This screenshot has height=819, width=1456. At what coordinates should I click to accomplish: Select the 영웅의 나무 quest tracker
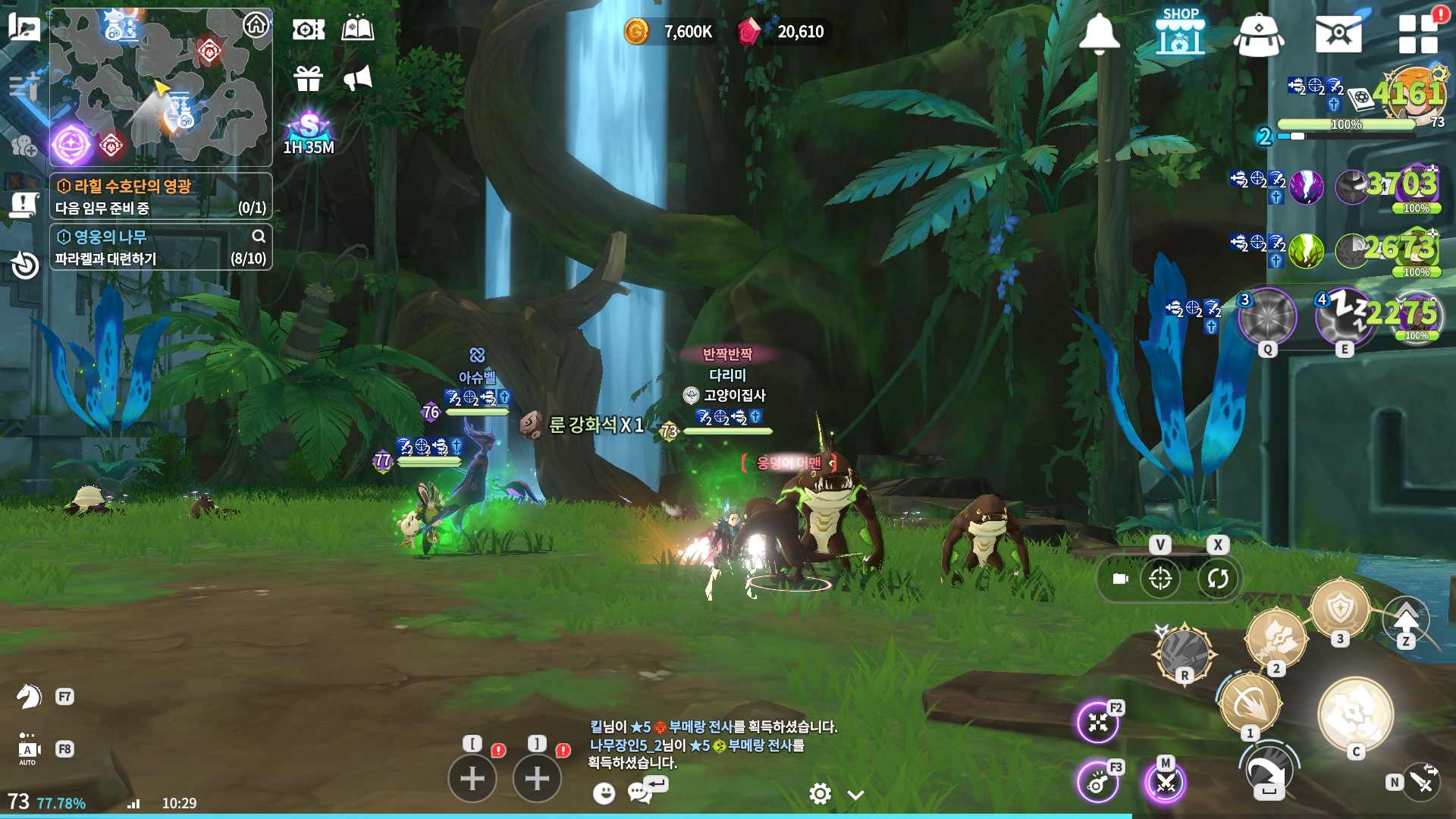pyautogui.click(x=161, y=247)
